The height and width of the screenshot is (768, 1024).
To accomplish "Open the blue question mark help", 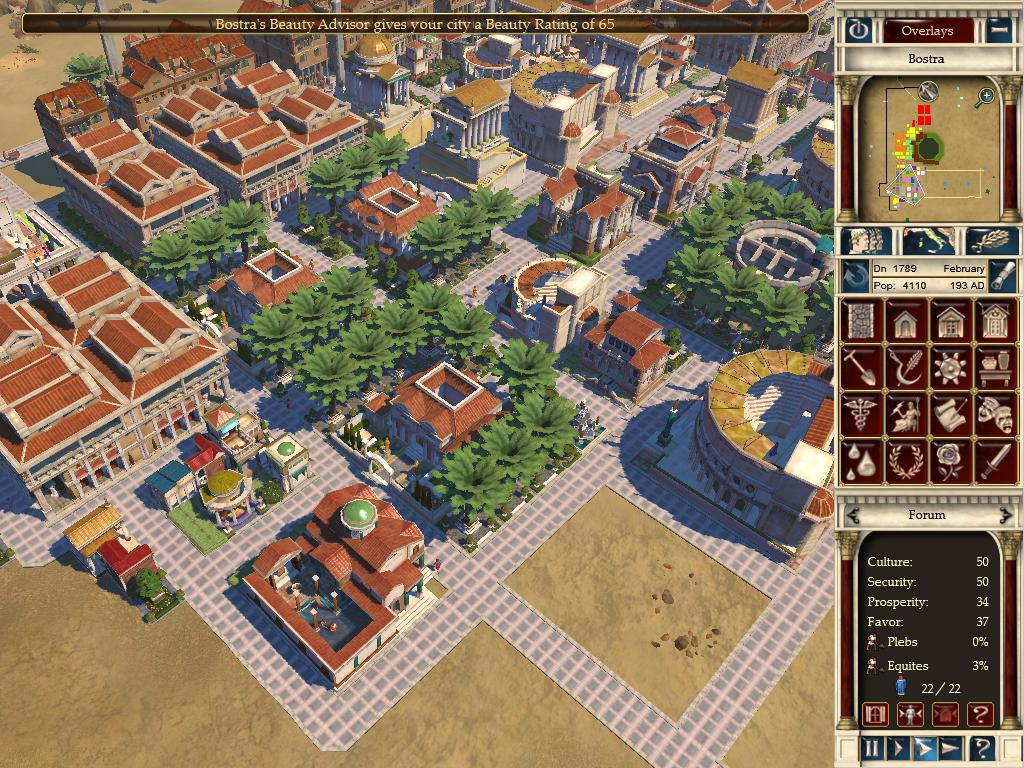I will tap(981, 747).
